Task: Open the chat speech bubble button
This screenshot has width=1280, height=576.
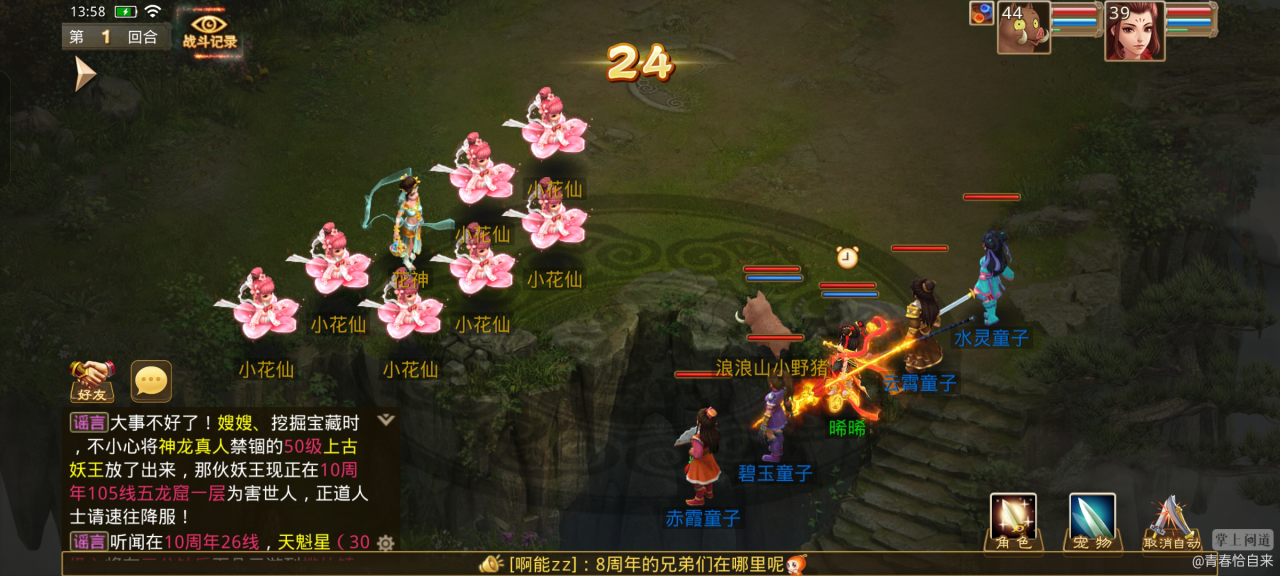Action: 151,380
